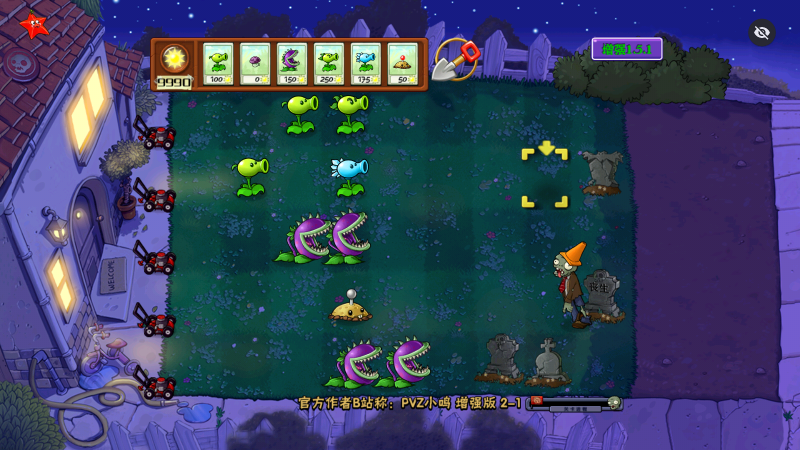Choose the Potato Mine seed packet
This screenshot has height=450, width=800.
(403, 64)
